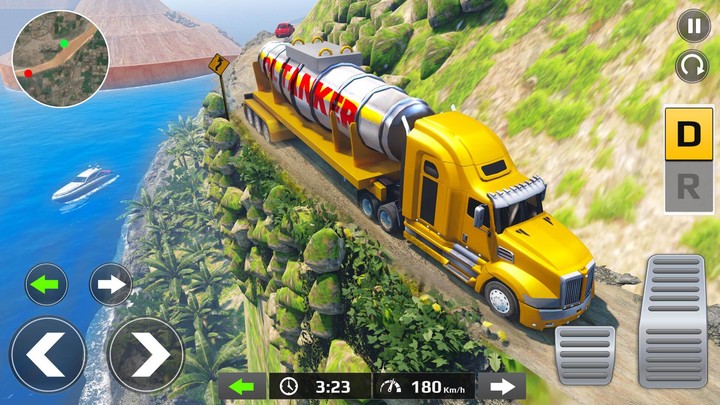Steer right with the large arrow

tap(144, 354)
